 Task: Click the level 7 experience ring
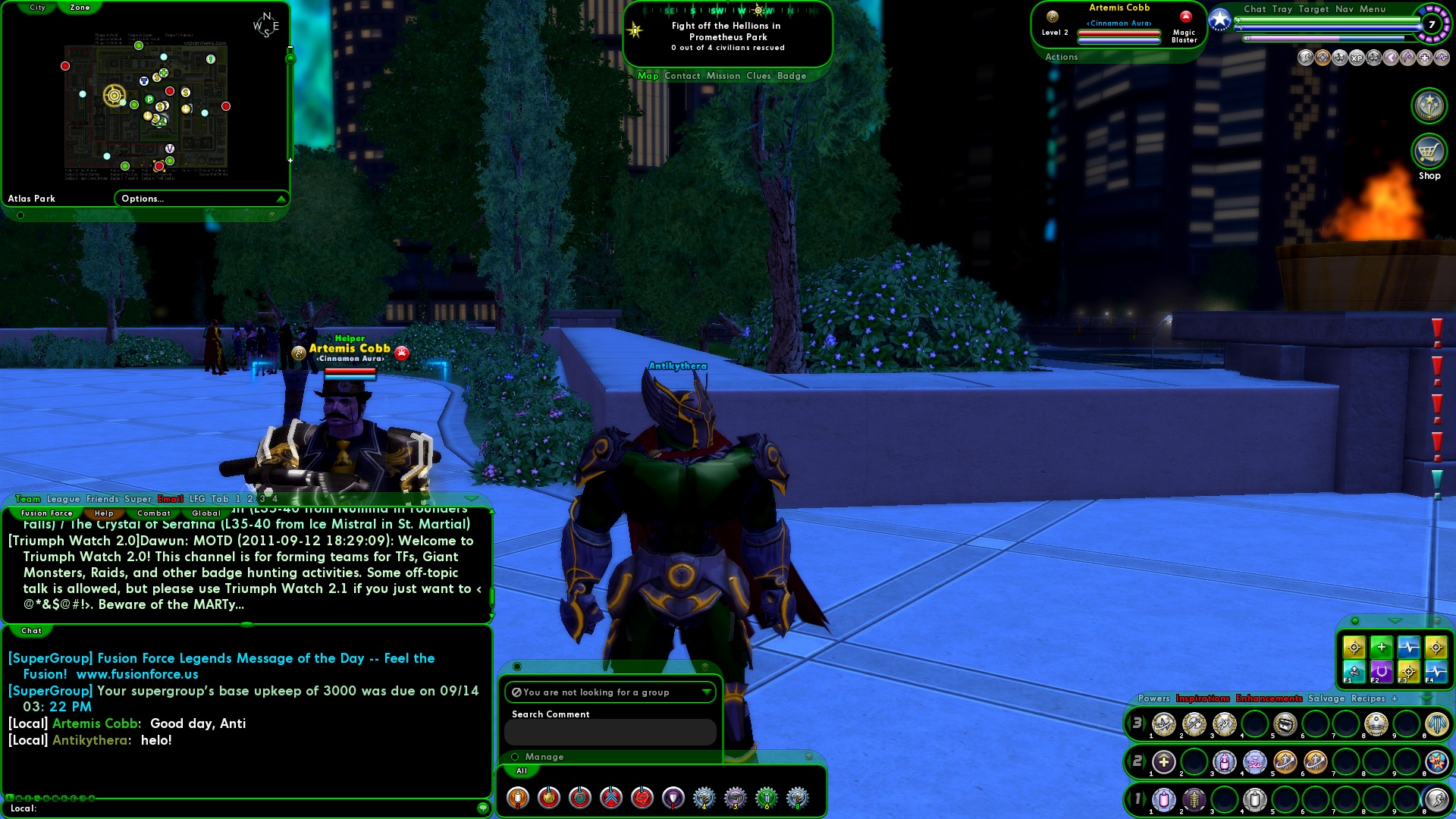(1430, 24)
